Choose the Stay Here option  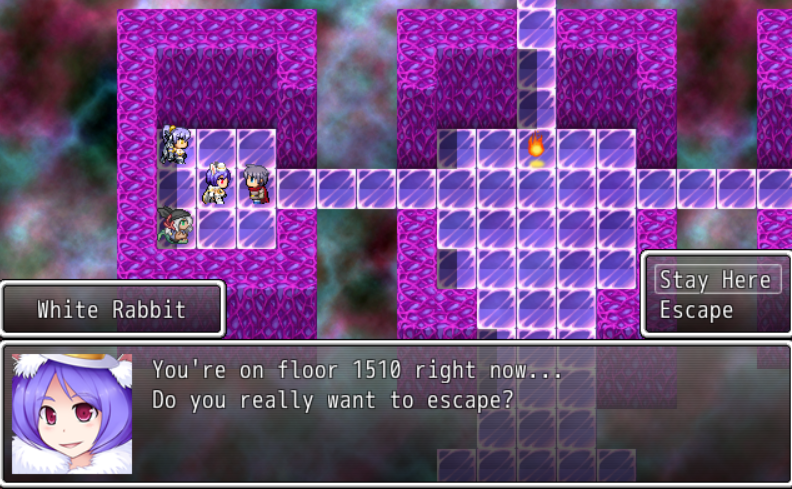715,279
